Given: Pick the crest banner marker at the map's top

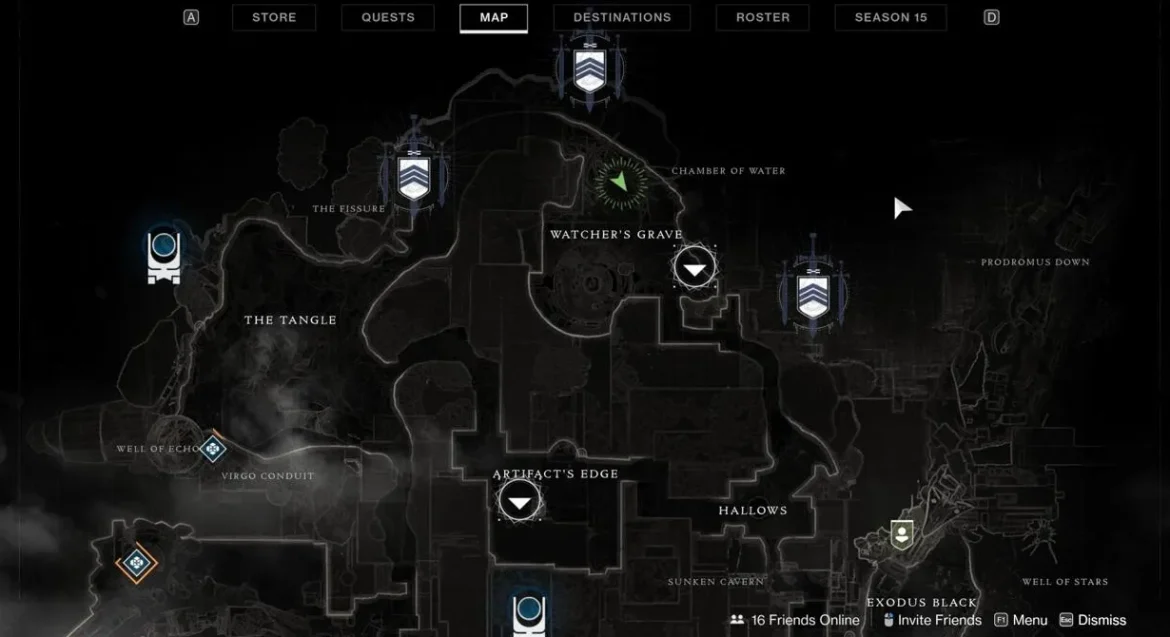Looking at the screenshot, I should tap(589, 68).
